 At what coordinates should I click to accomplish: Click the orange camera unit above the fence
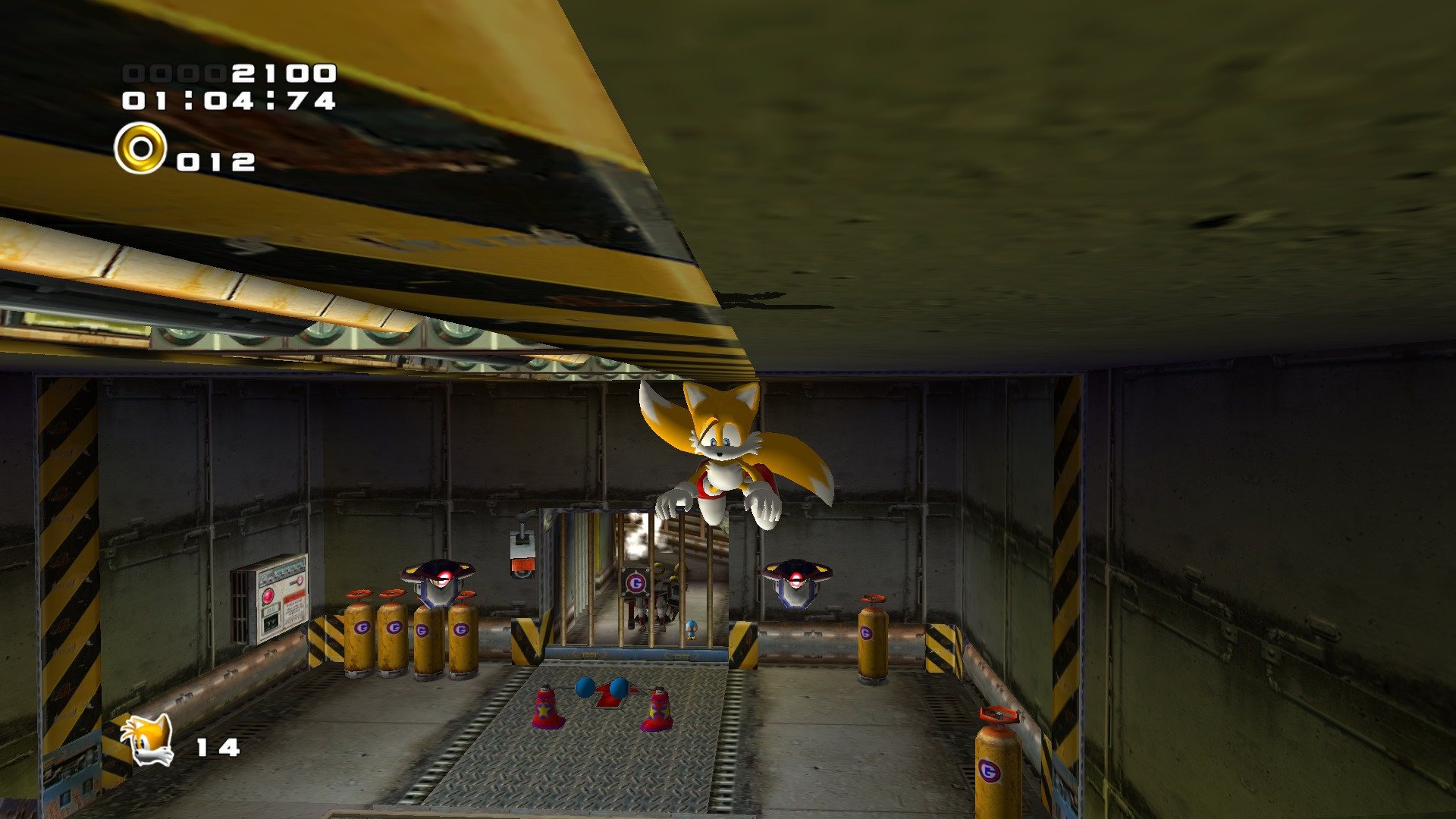click(522, 563)
